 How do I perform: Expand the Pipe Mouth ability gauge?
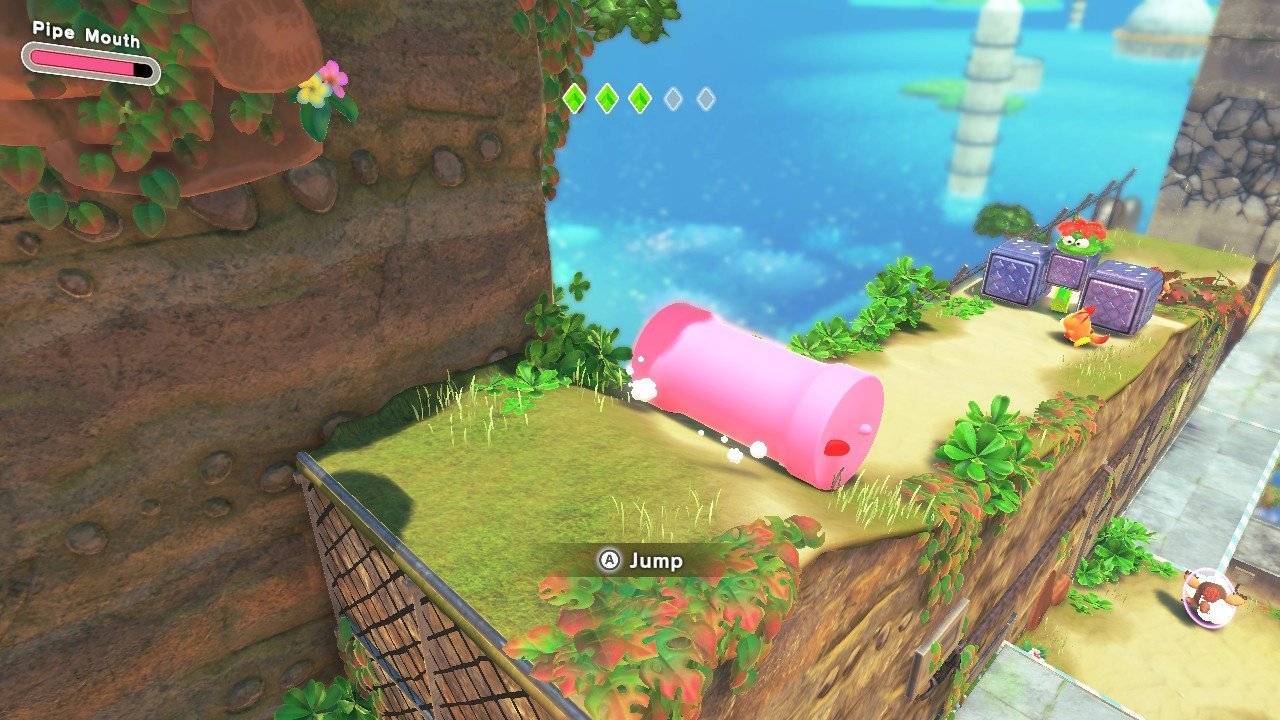click(90, 63)
